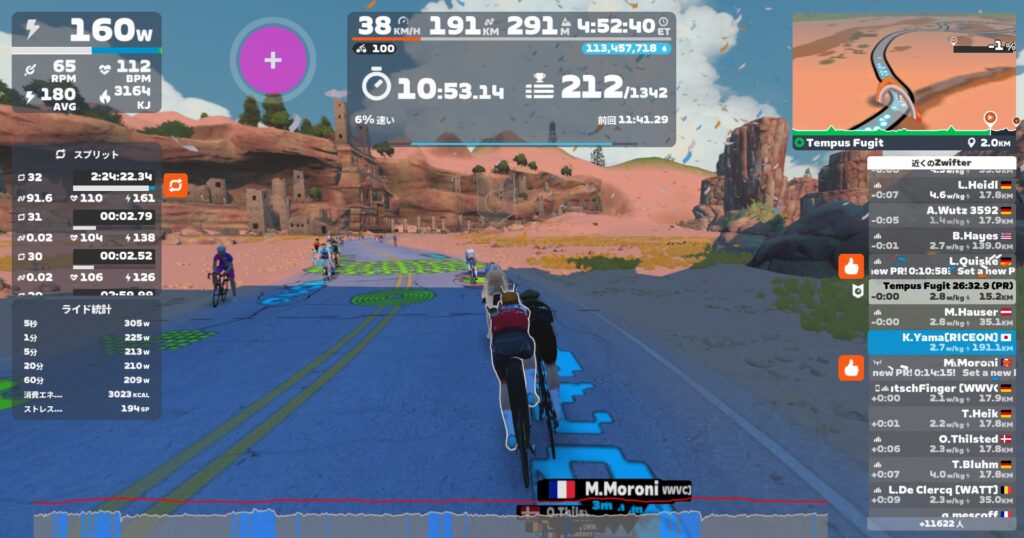Click the shield icon beside the rider list
This screenshot has width=1024, height=538.
[x=852, y=292]
